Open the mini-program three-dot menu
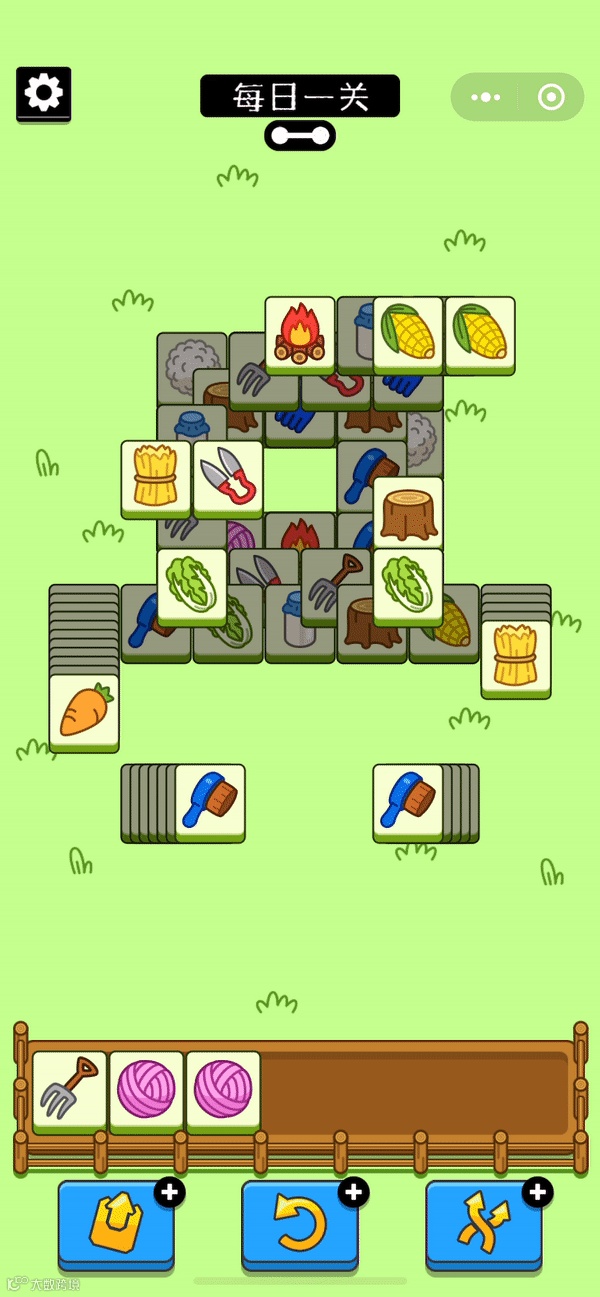 coord(485,97)
